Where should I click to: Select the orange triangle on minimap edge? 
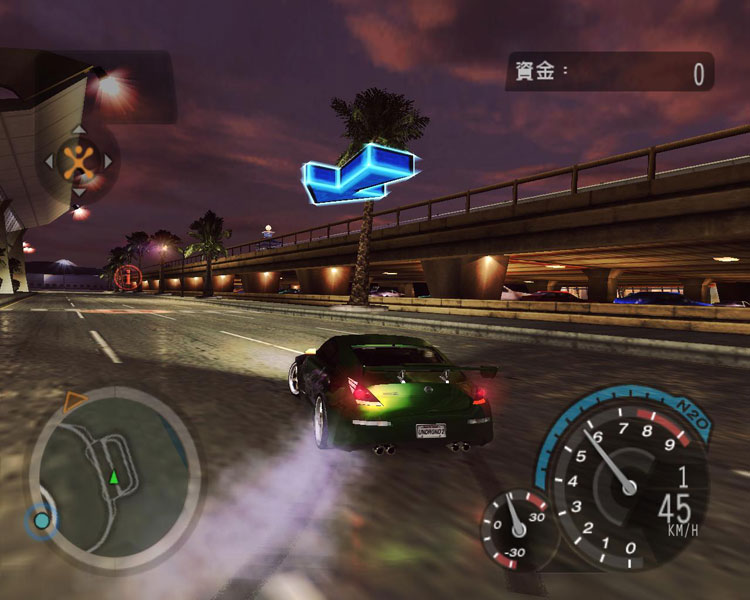pyautogui.click(x=74, y=401)
